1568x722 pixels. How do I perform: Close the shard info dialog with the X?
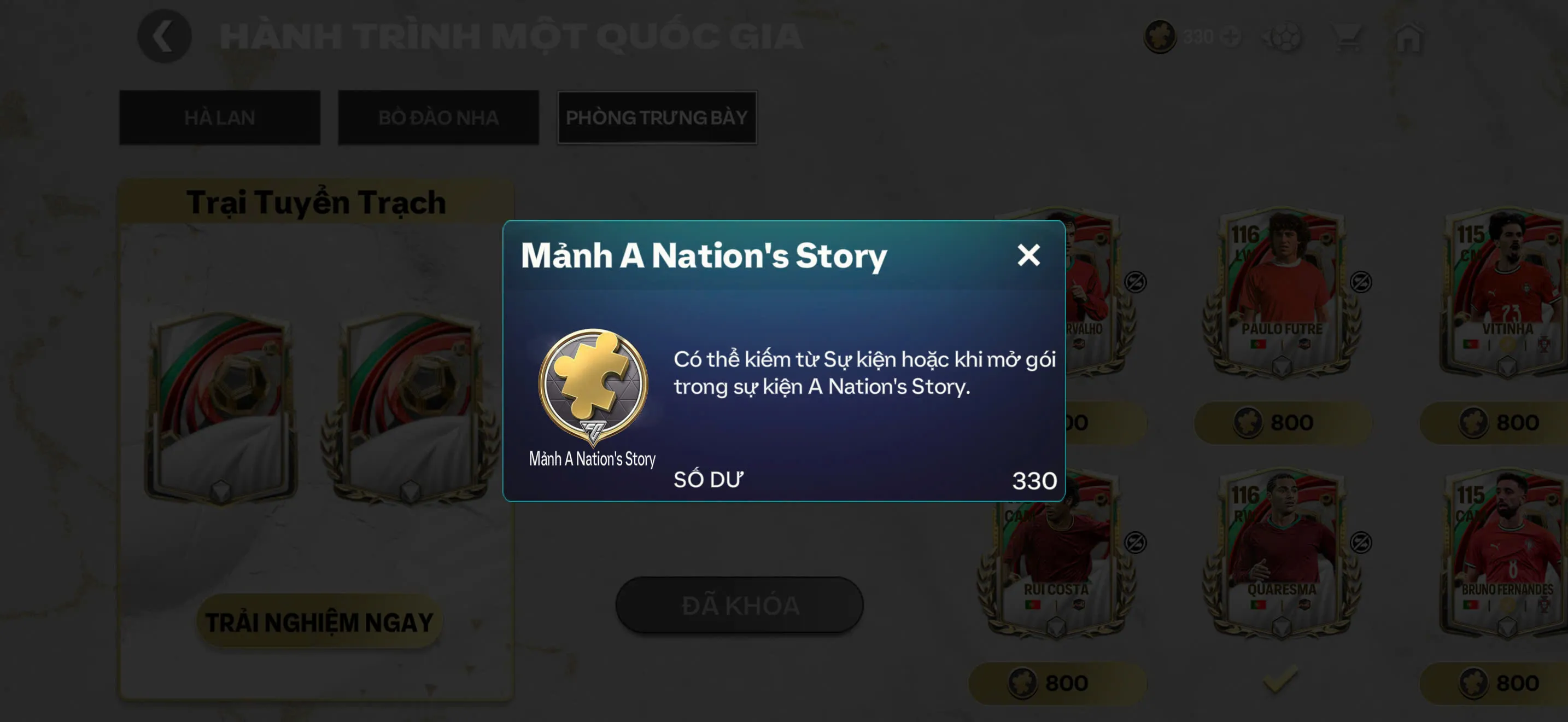pos(1030,255)
